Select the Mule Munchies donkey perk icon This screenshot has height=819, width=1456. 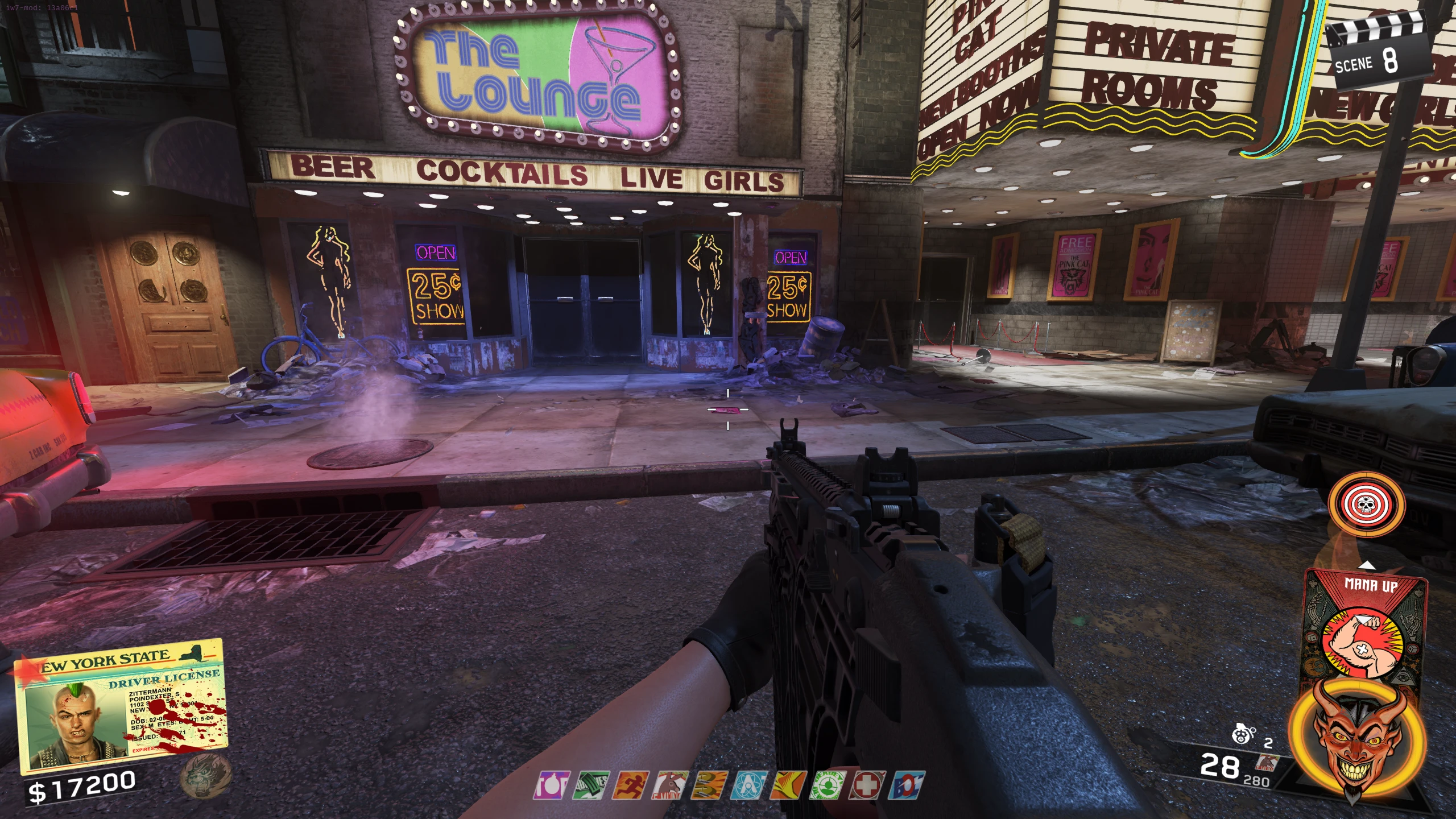[x=670, y=785]
